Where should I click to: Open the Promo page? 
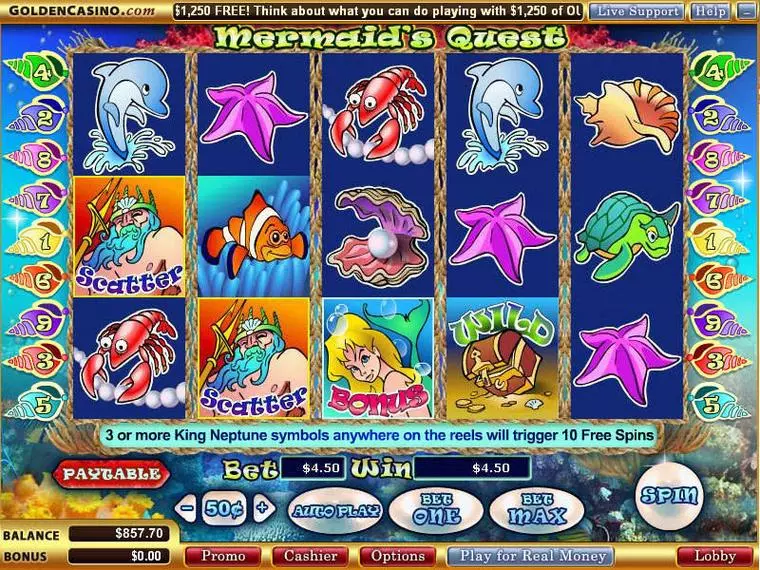(223, 556)
